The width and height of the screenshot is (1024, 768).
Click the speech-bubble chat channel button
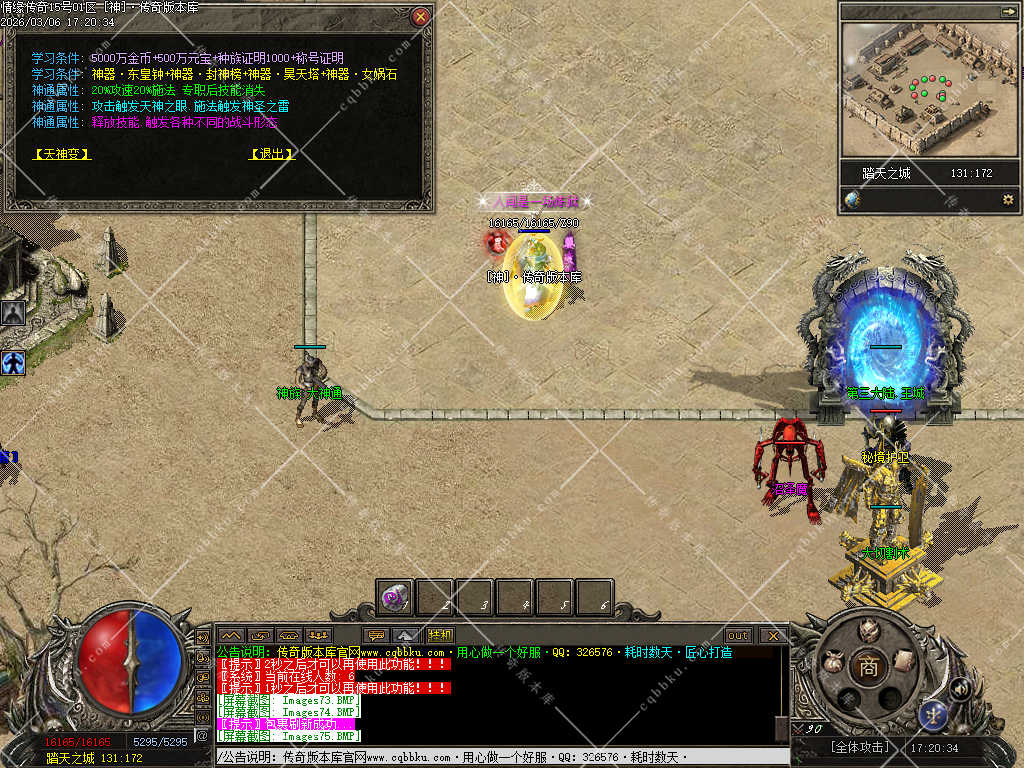click(x=377, y=635)
